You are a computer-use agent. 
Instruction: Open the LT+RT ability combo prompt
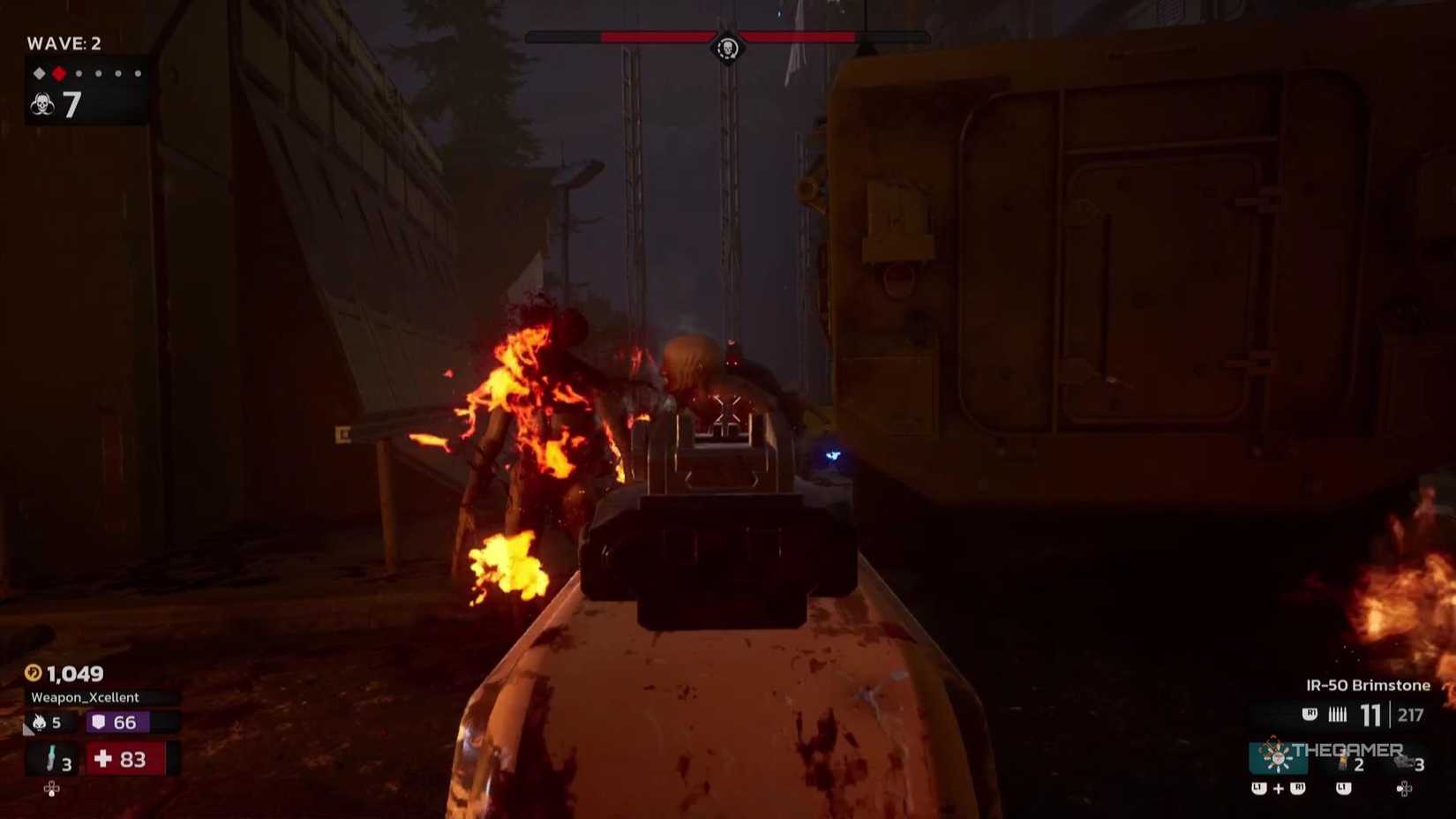[x=1278, y=788]
